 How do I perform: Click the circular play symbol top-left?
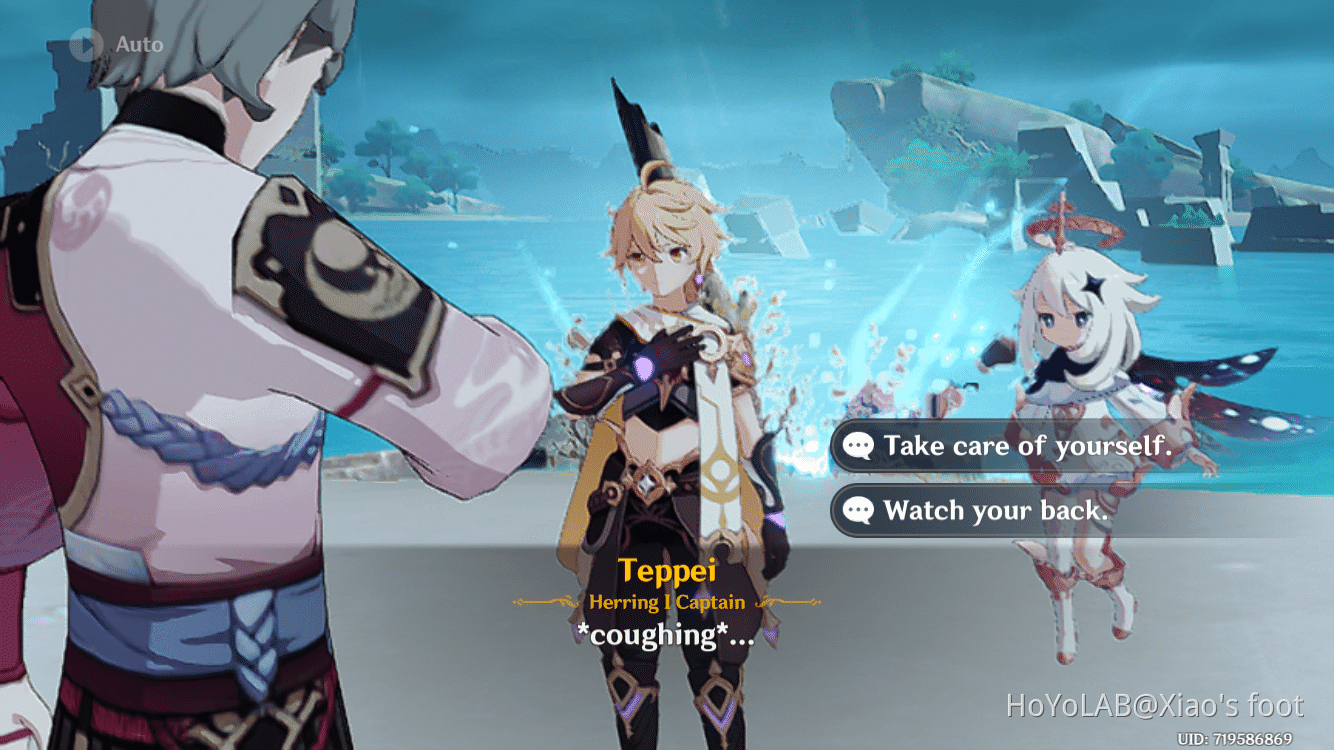(x=87, y=43)
